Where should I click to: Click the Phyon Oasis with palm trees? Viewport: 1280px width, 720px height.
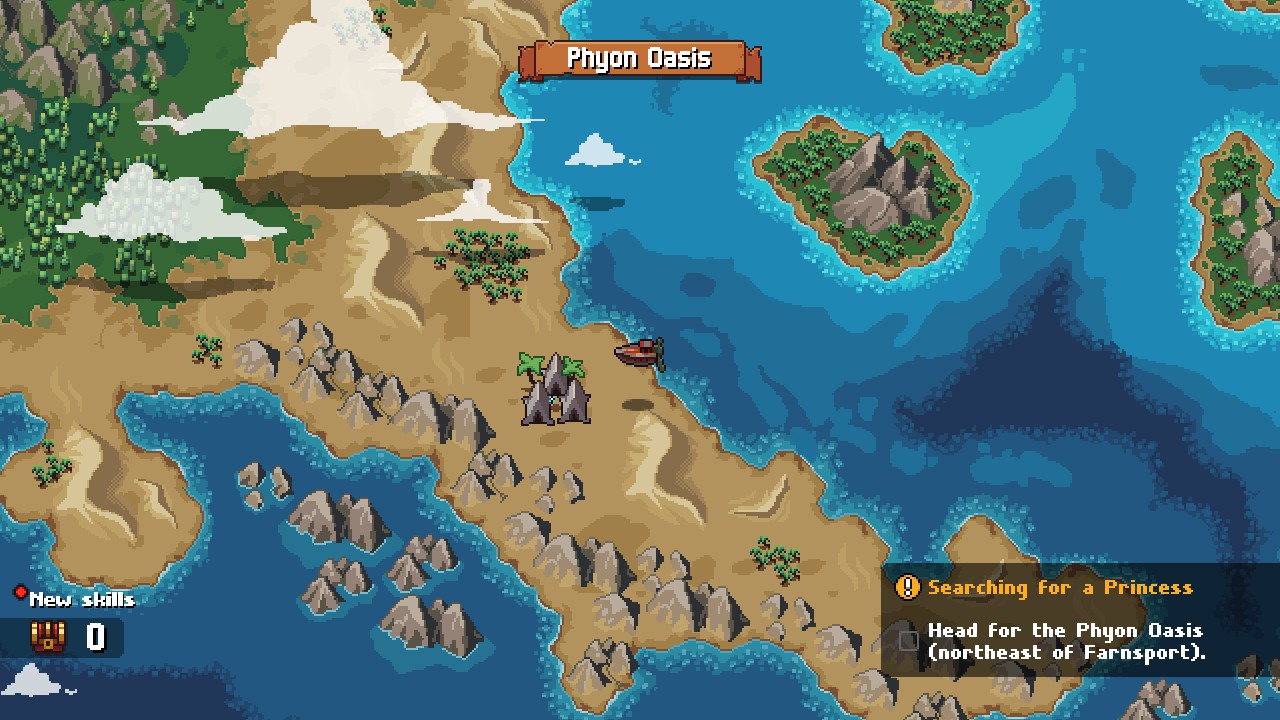tap(552, 390)
